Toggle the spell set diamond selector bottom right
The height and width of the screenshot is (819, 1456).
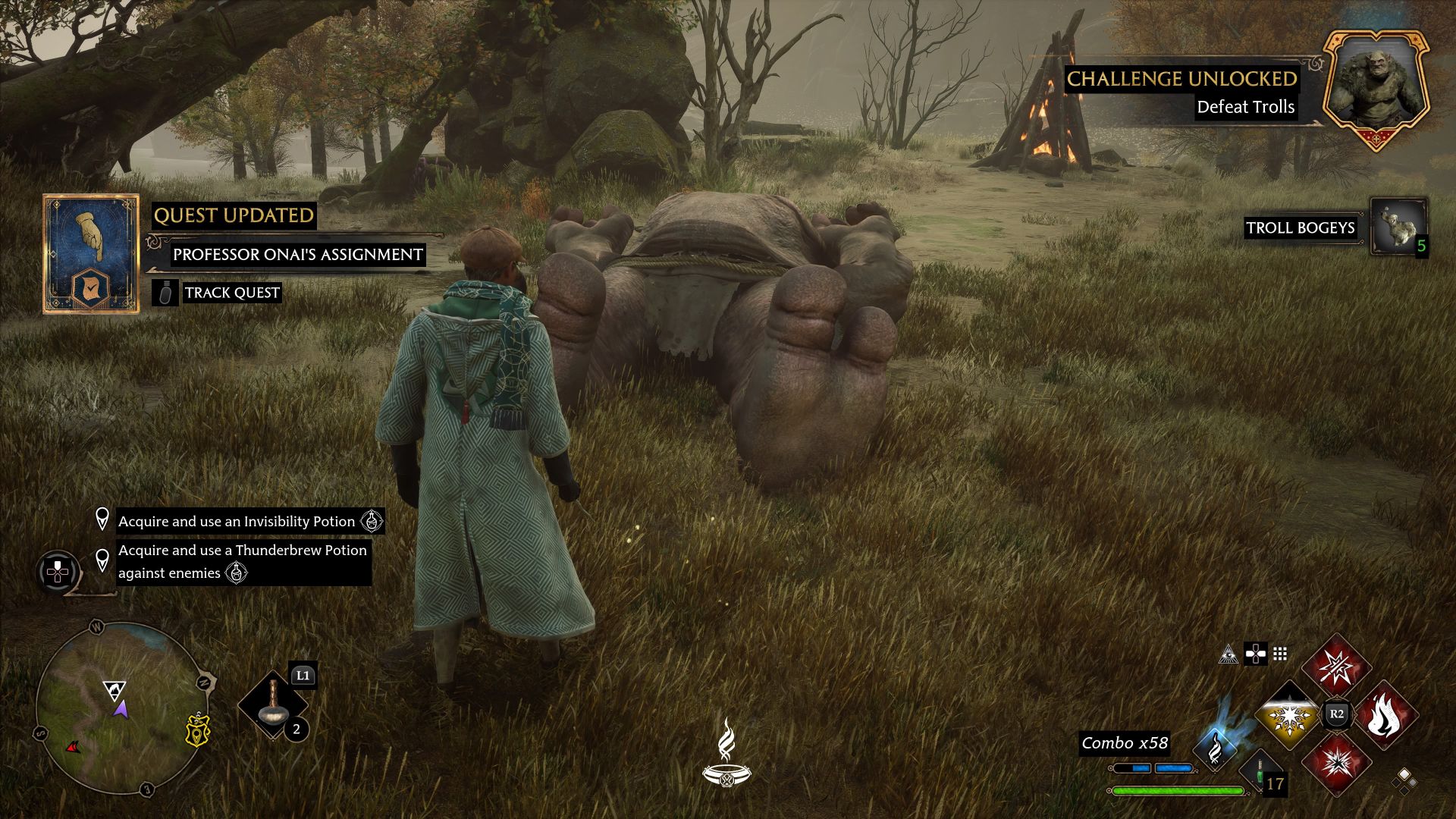(x=1404, y=781)
